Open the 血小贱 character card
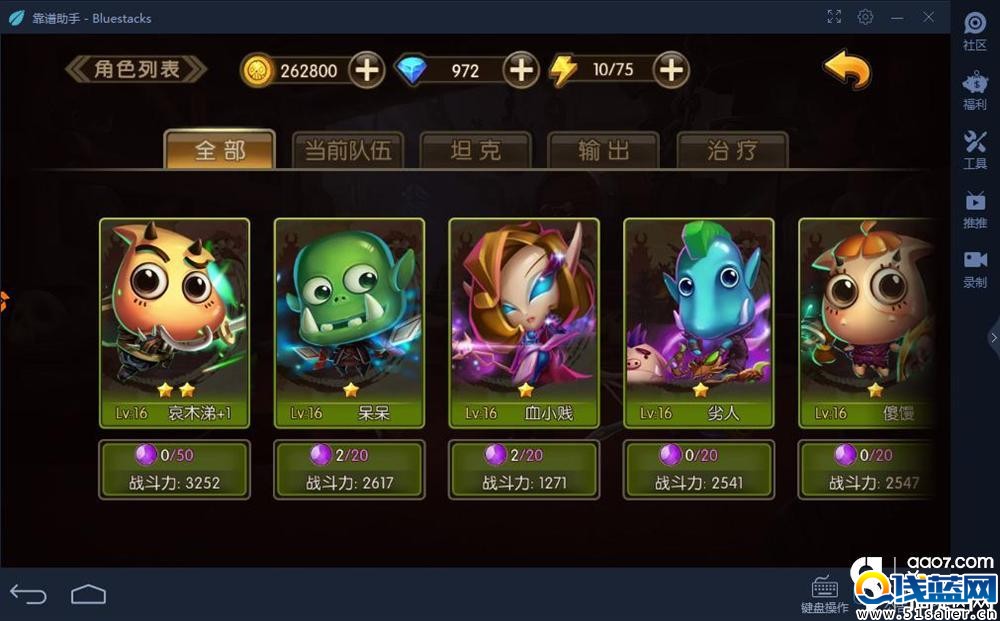 (524, 322)
